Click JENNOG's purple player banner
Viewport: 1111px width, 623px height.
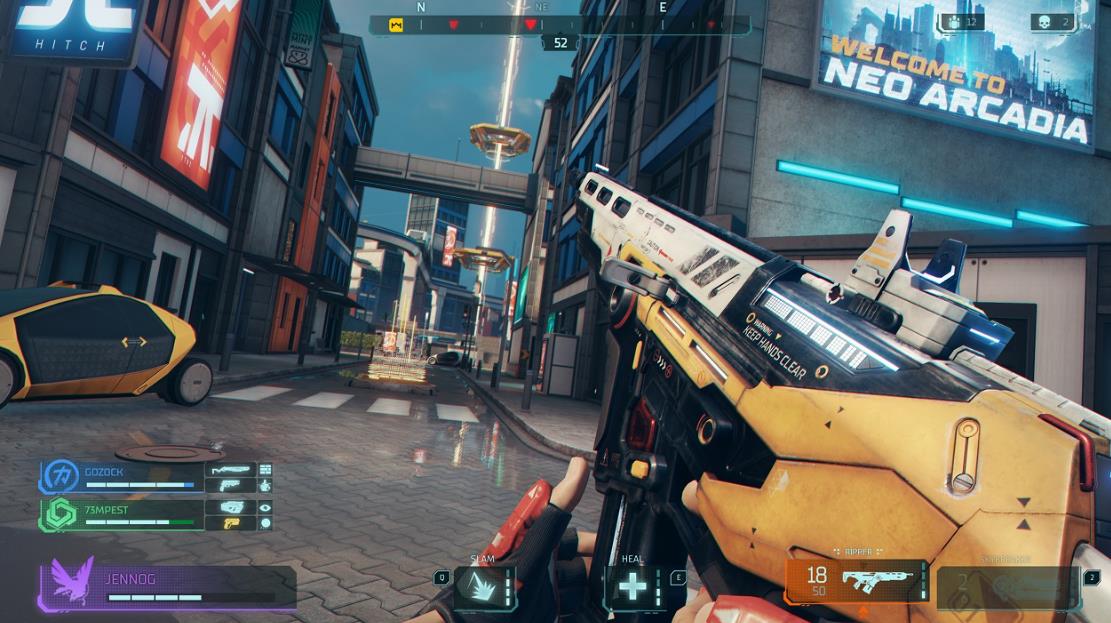[x=168, y=588]
